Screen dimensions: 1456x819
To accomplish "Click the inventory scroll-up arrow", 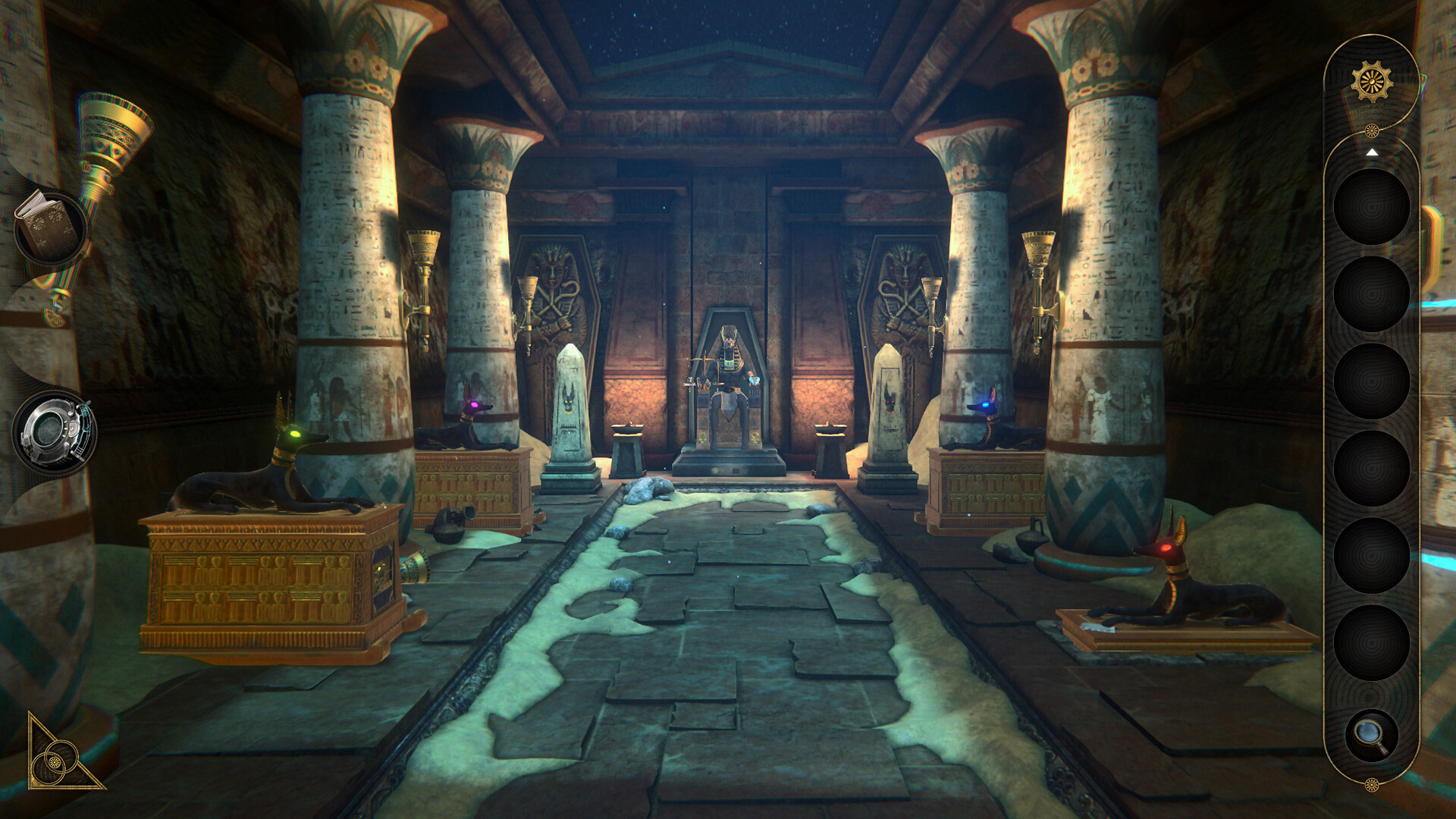I will 1371,152.
